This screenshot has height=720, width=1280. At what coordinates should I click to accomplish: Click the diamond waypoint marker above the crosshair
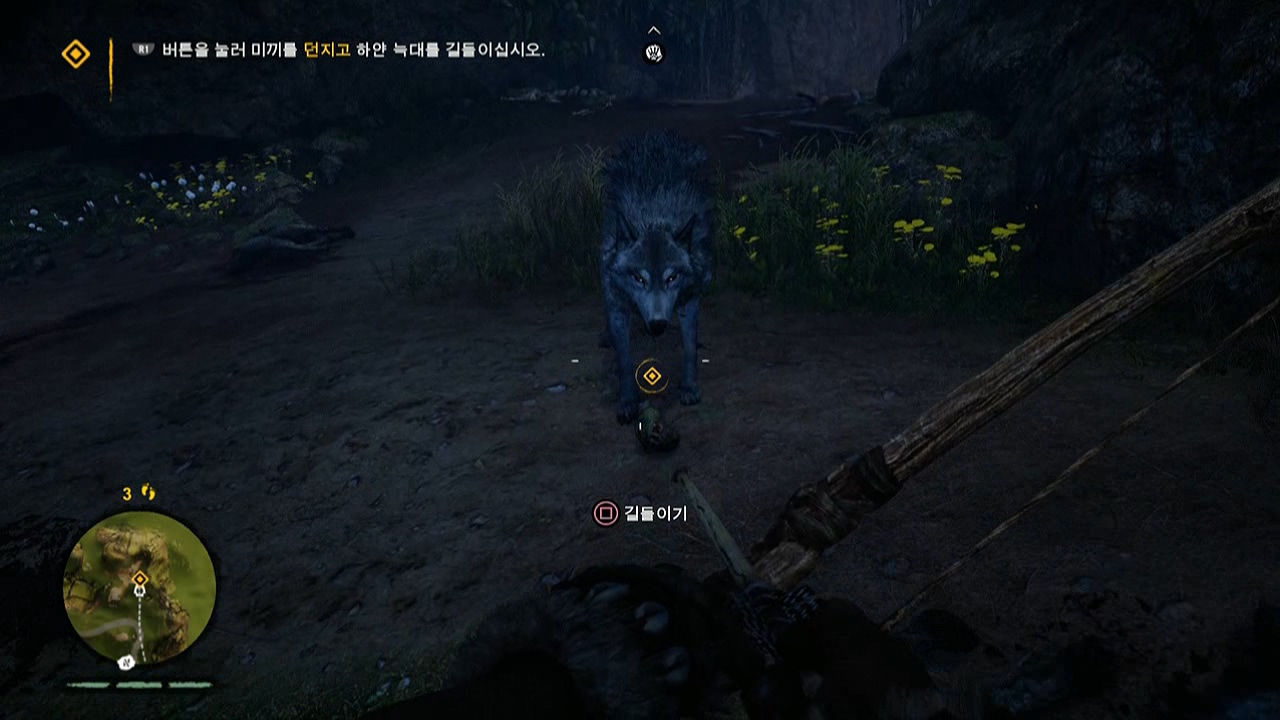651,377
